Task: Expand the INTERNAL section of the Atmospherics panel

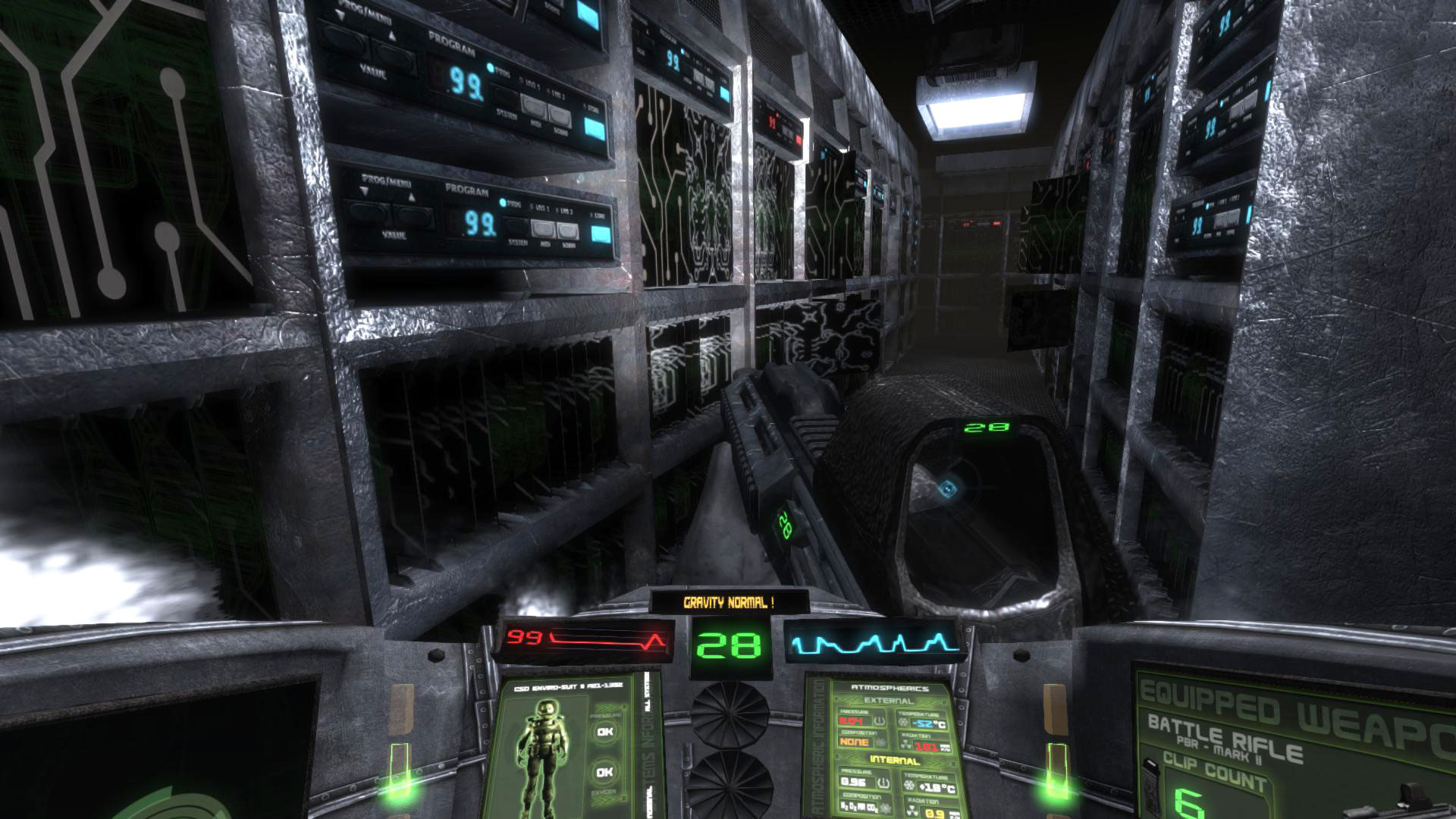Action: pyautogui.click(x=895, y=761)
